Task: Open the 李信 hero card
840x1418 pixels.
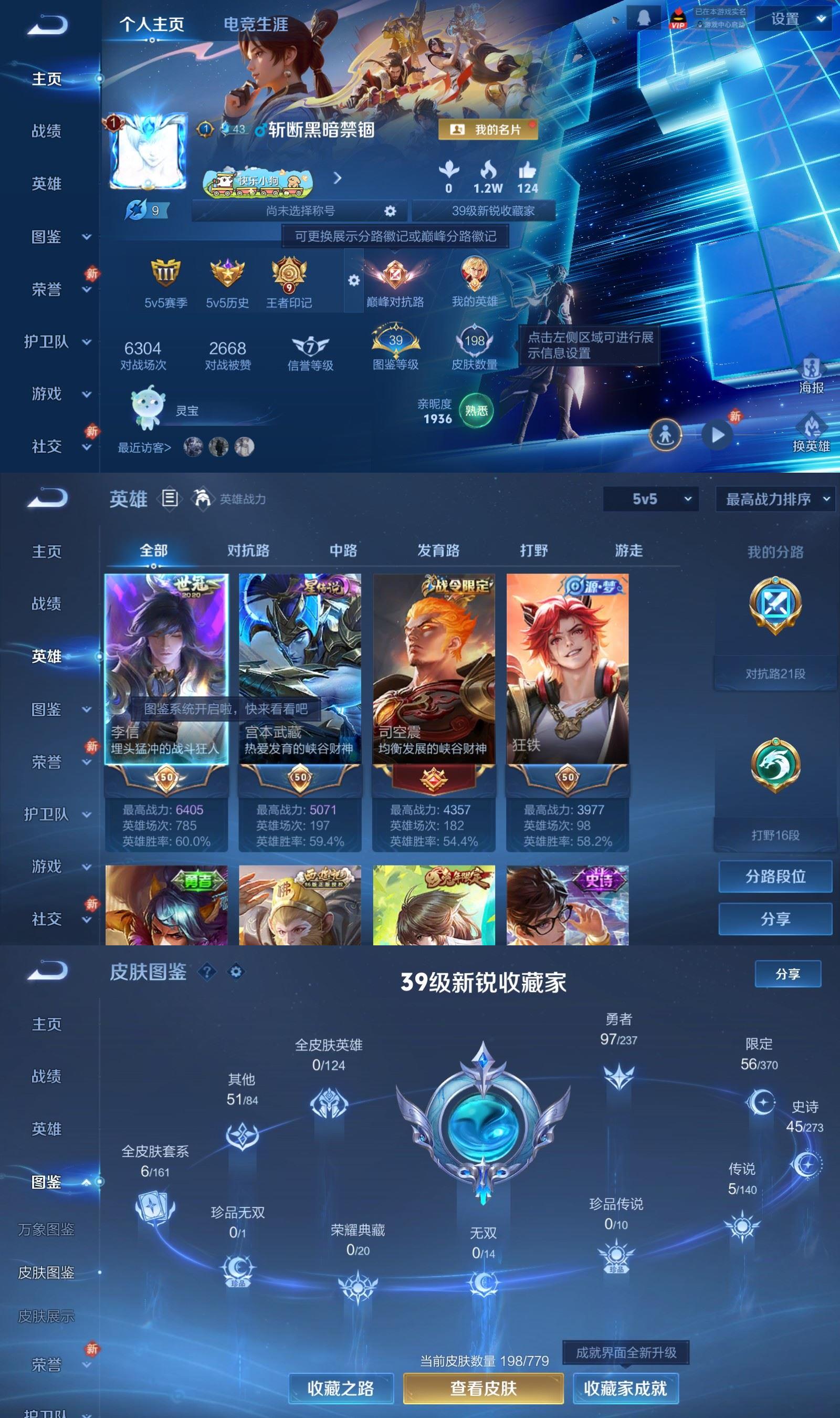Action: pyautogui.click(x=167, y=668)
